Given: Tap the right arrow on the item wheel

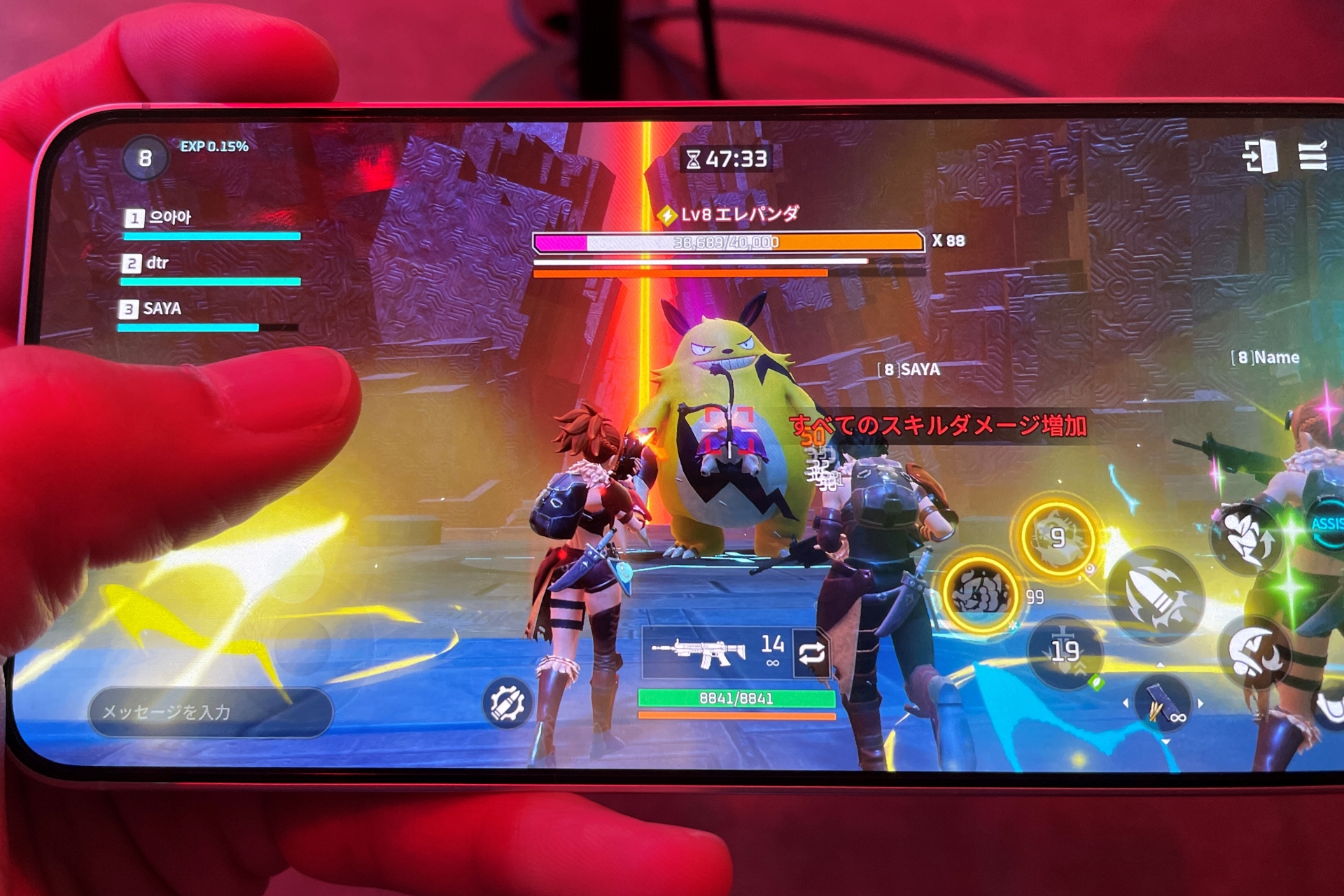Looking at the screenshot, I should pyautogui.click(x=1200, y=701).
